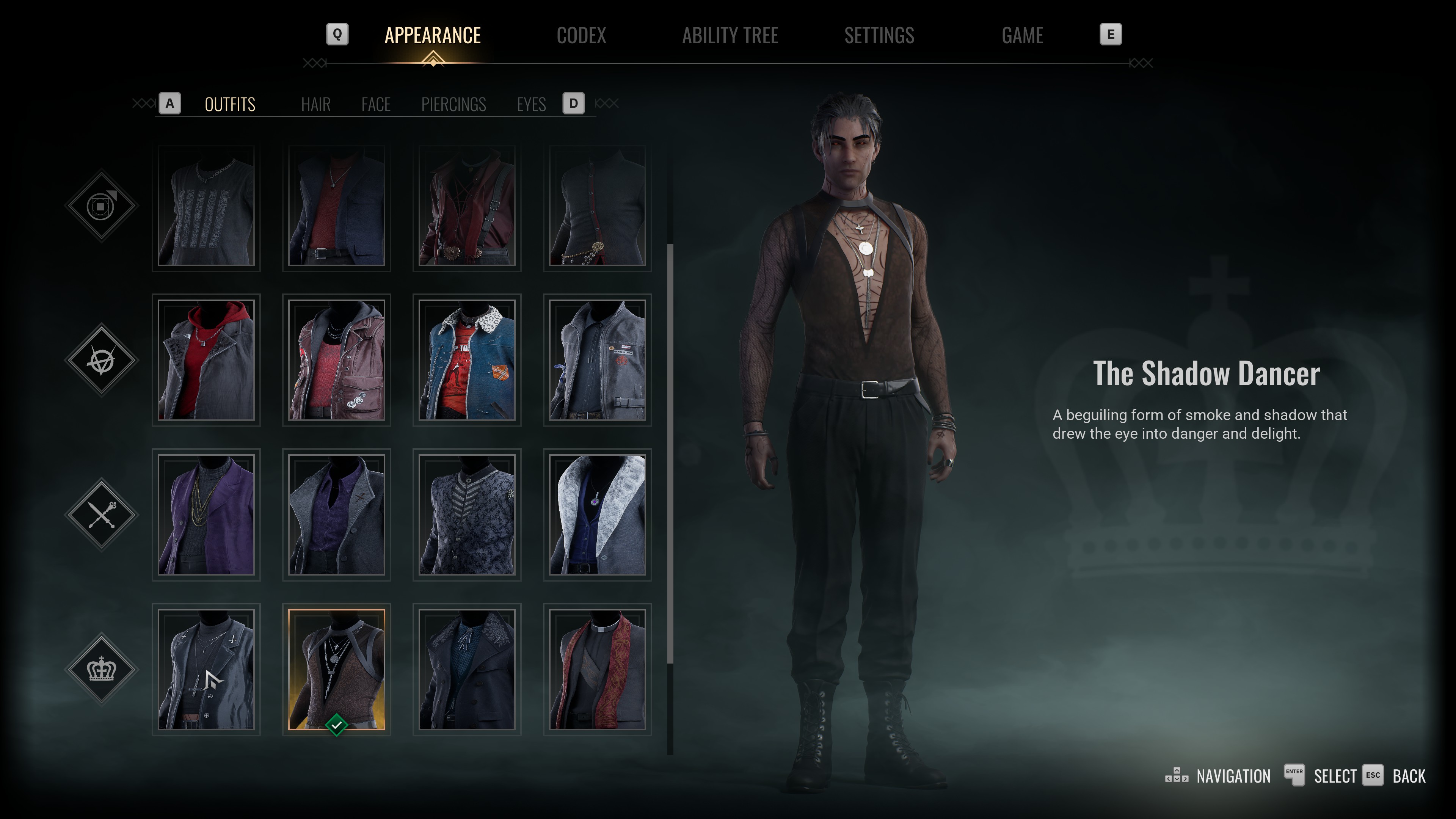Switch to the Ability Tree tab
The height and width of the screenshot is (819, 1456).
click(730, 36)
